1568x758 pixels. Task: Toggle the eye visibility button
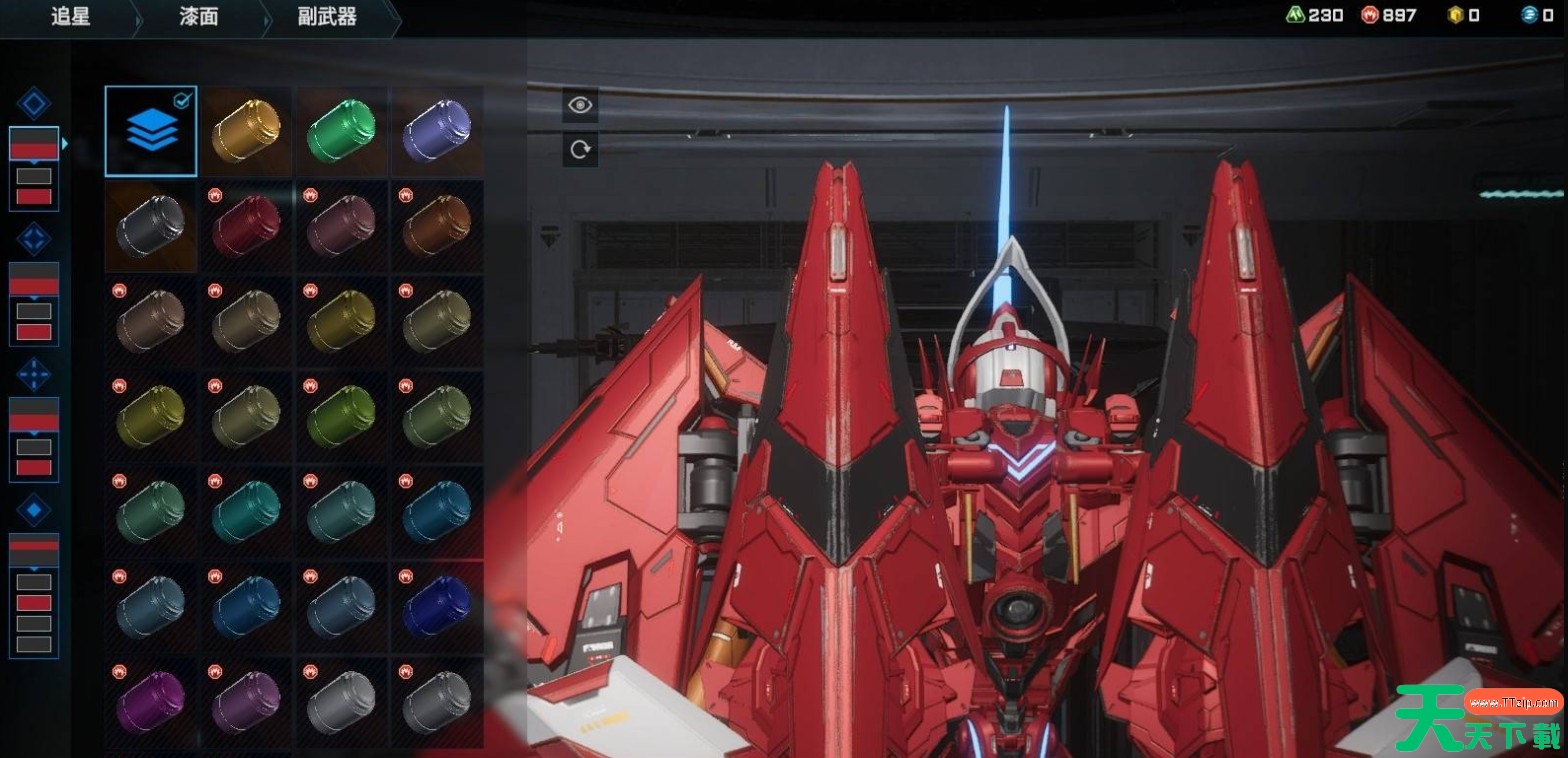tap(580, 105)
